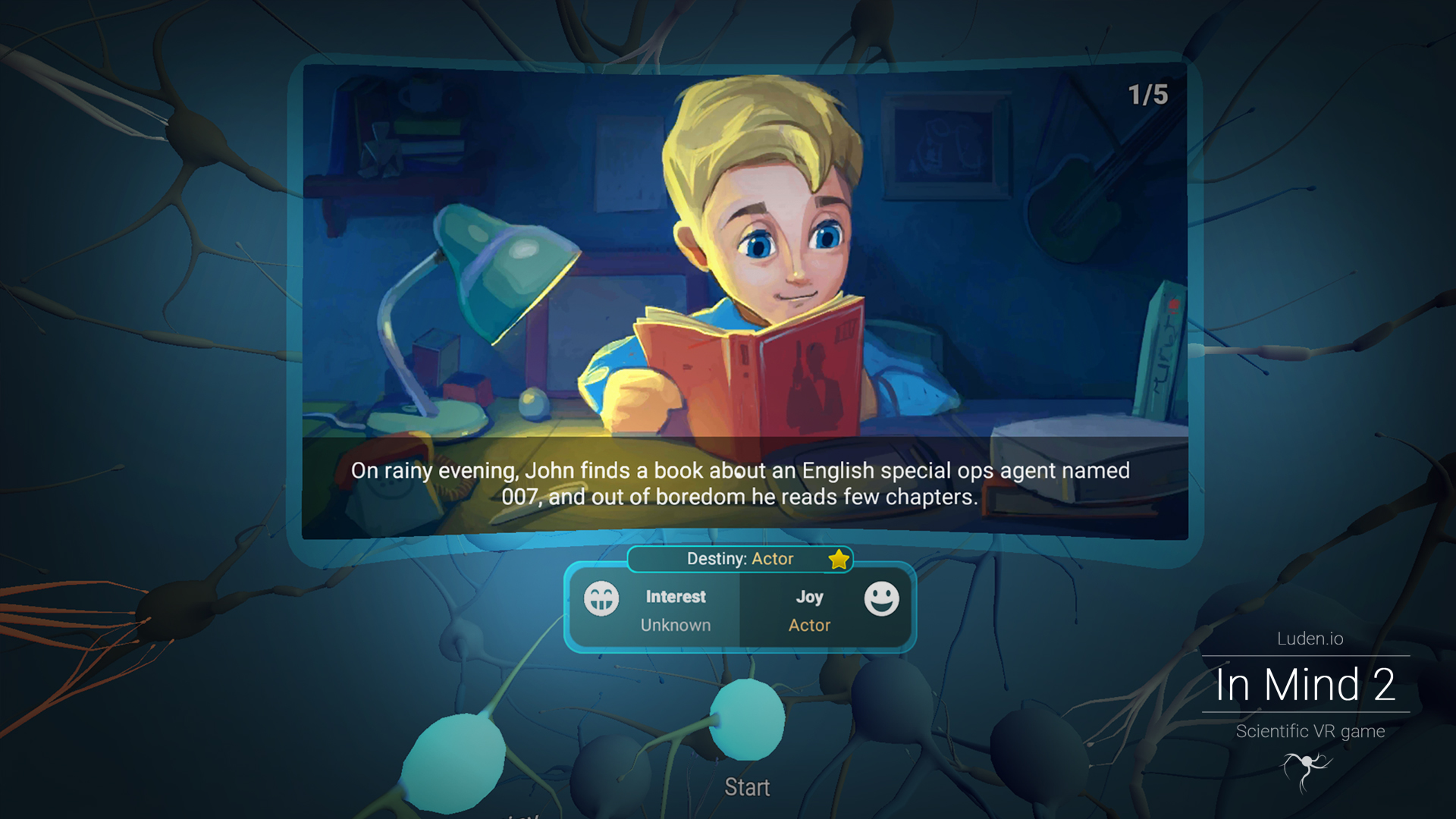This screenshot has width=1456, height=819.
Task: Click the Start neuron label
Action: pos(747,787)
